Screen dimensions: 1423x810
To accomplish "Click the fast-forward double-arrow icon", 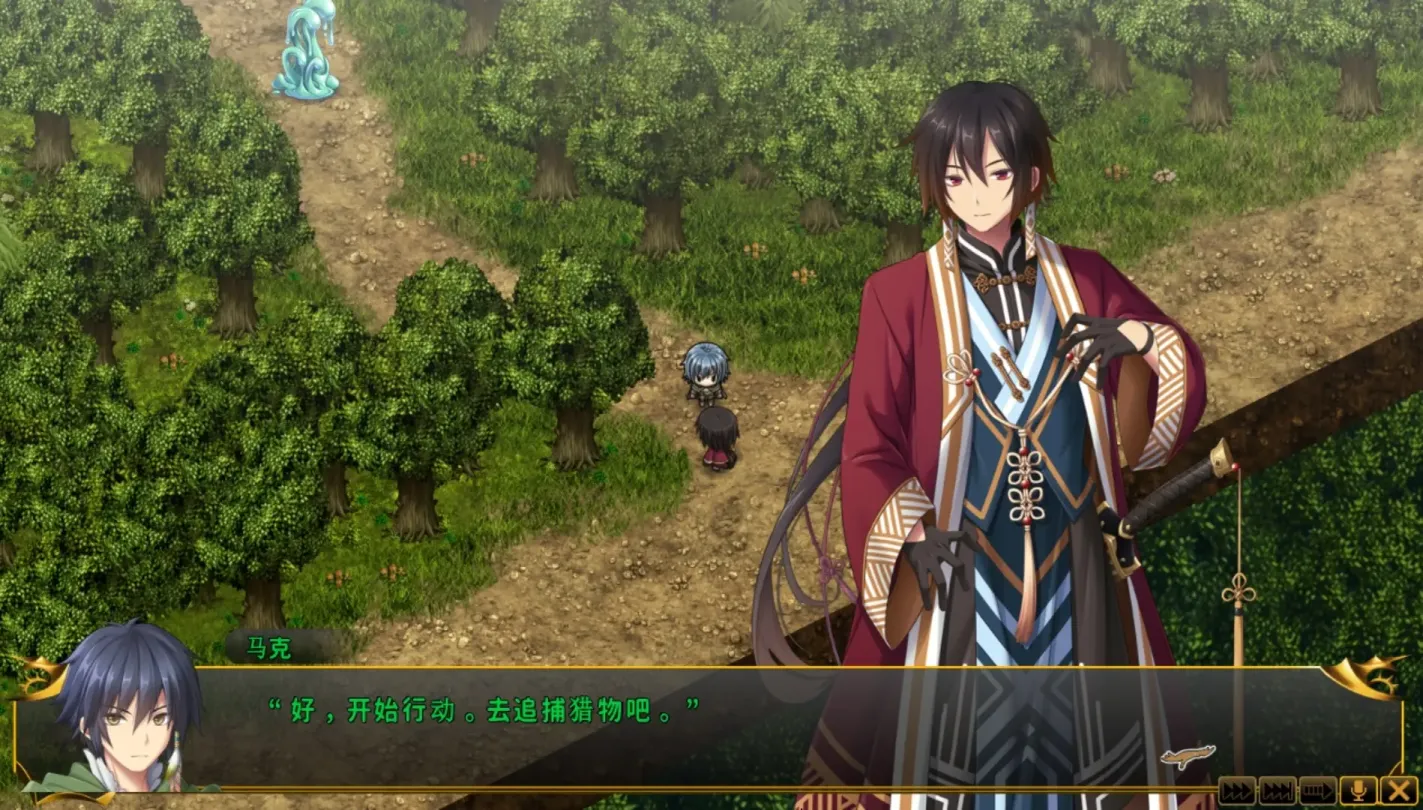I will coord(1237,790).
